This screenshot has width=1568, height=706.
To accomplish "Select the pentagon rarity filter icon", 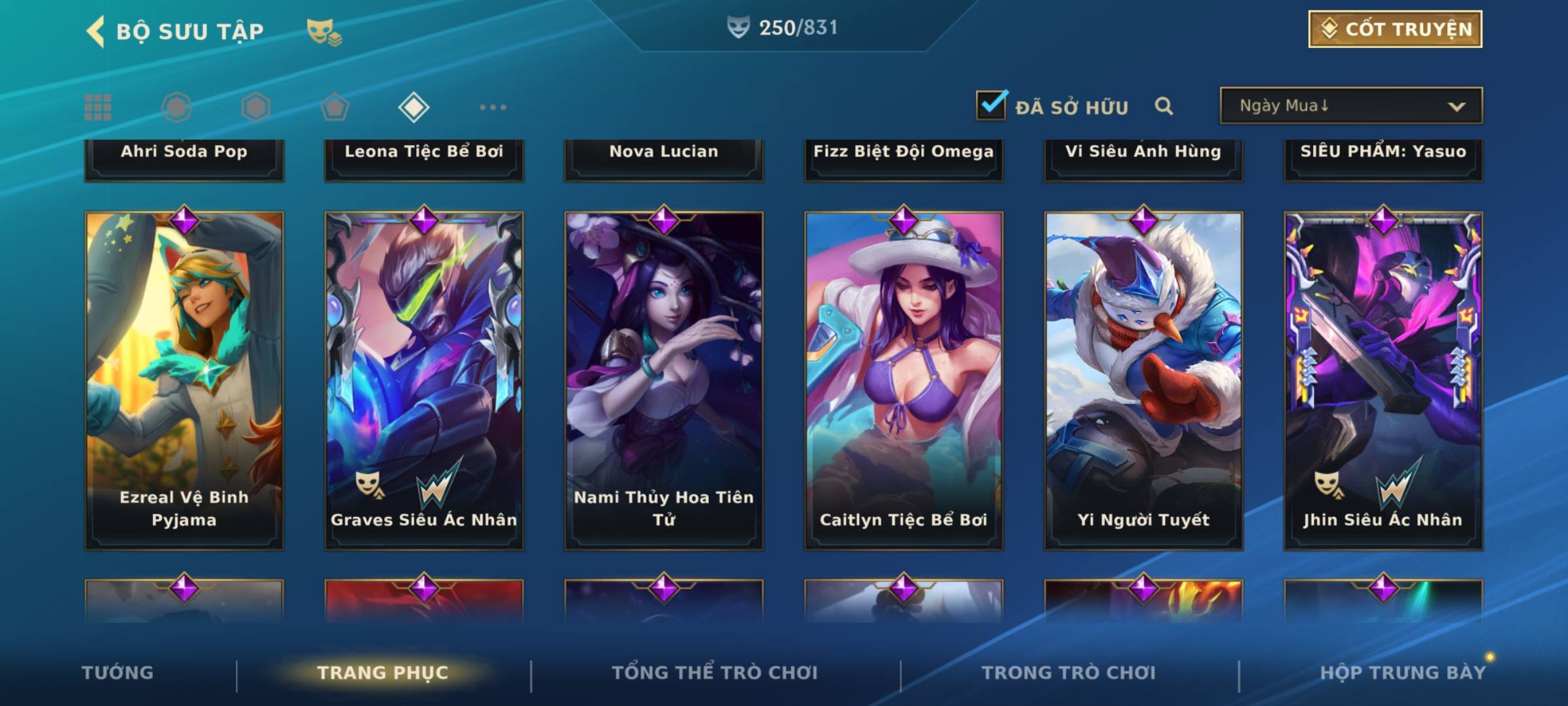I will click(335, 107).
